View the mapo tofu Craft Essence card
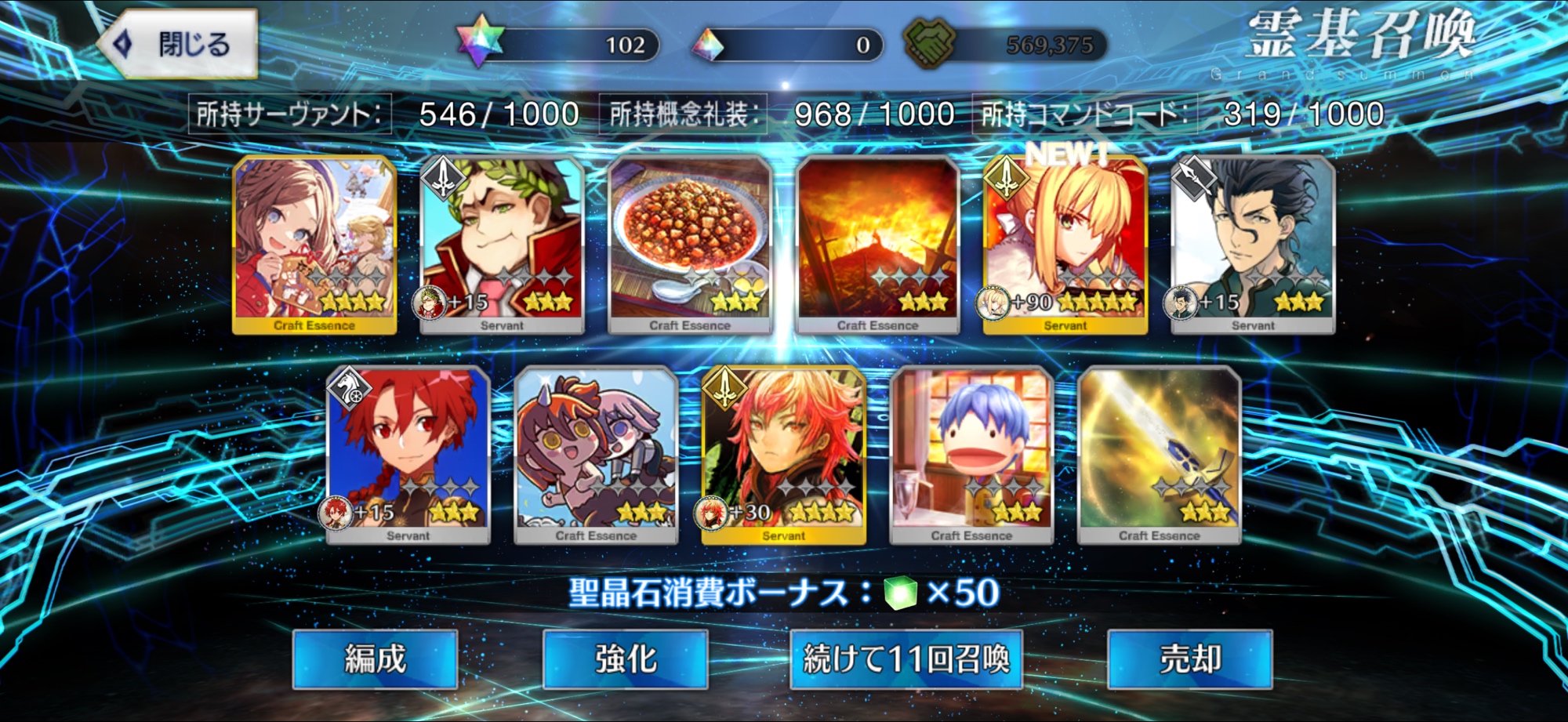The width and height of the screenshot is (1568, 722). 690,245
